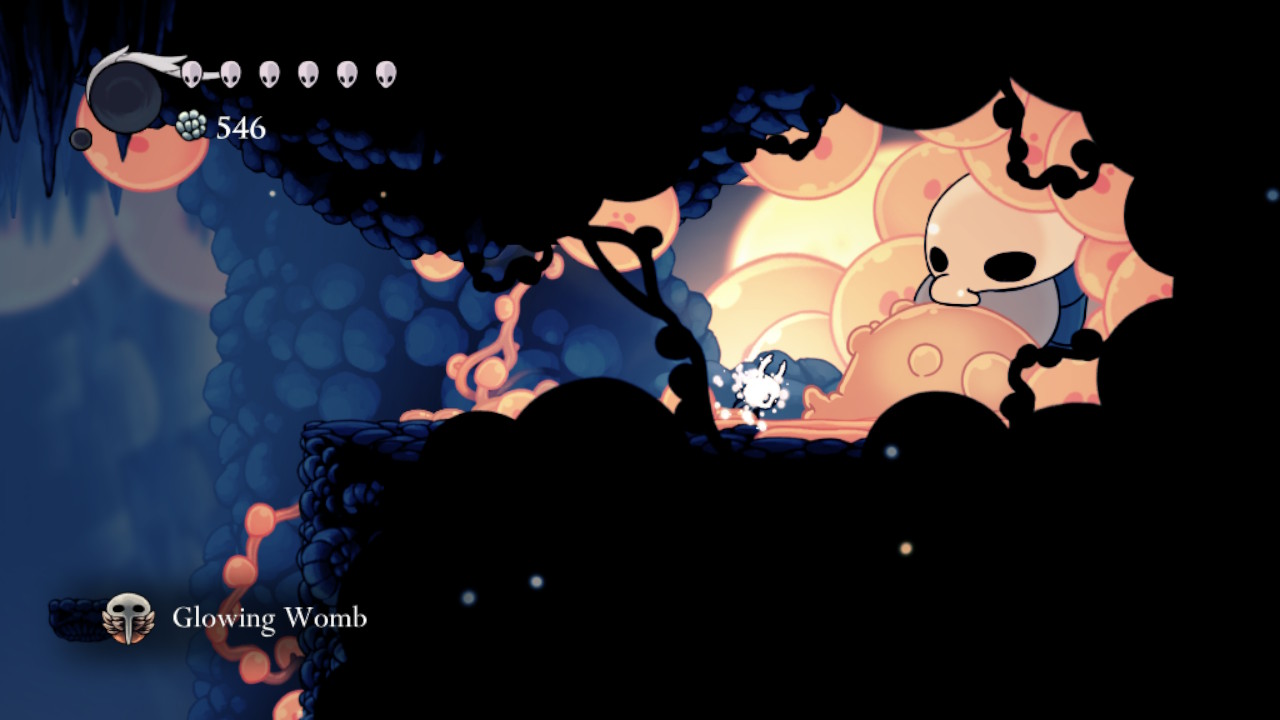Image resolution: width=1280 pixels, height=720 pixels.
Task: Click the white banner atop the Soul Vessel
Action: (x=140, y=60)
